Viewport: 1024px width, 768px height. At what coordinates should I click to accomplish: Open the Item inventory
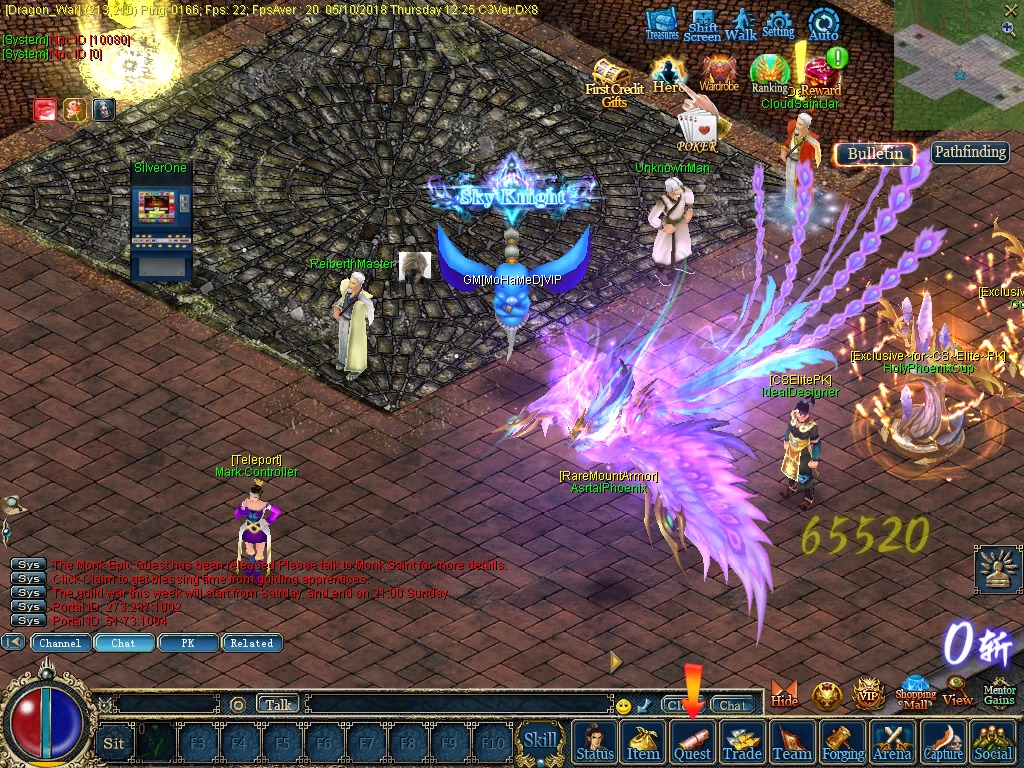[643, 743]
